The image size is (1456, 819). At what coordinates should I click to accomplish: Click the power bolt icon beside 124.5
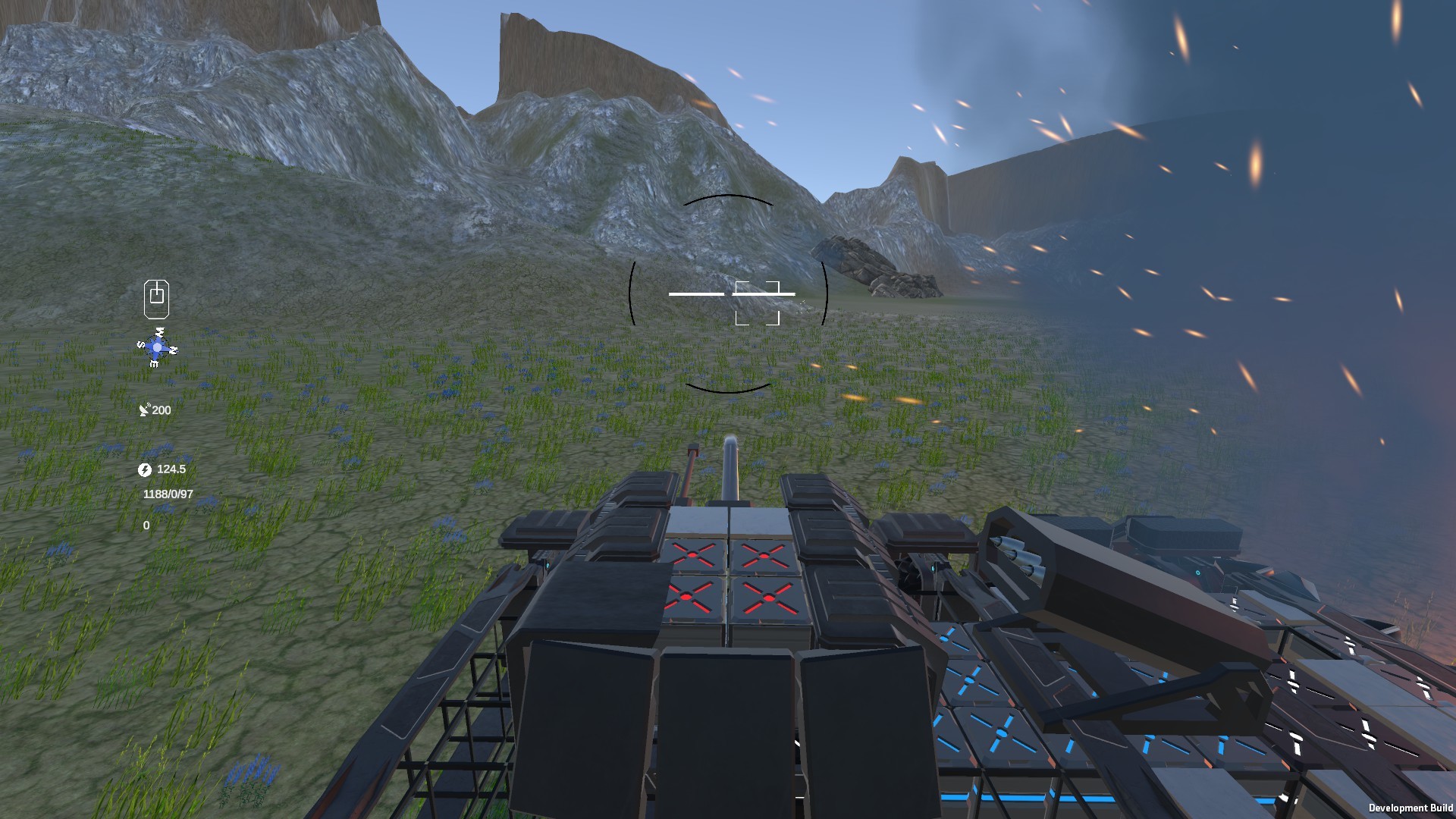[145, 469]
